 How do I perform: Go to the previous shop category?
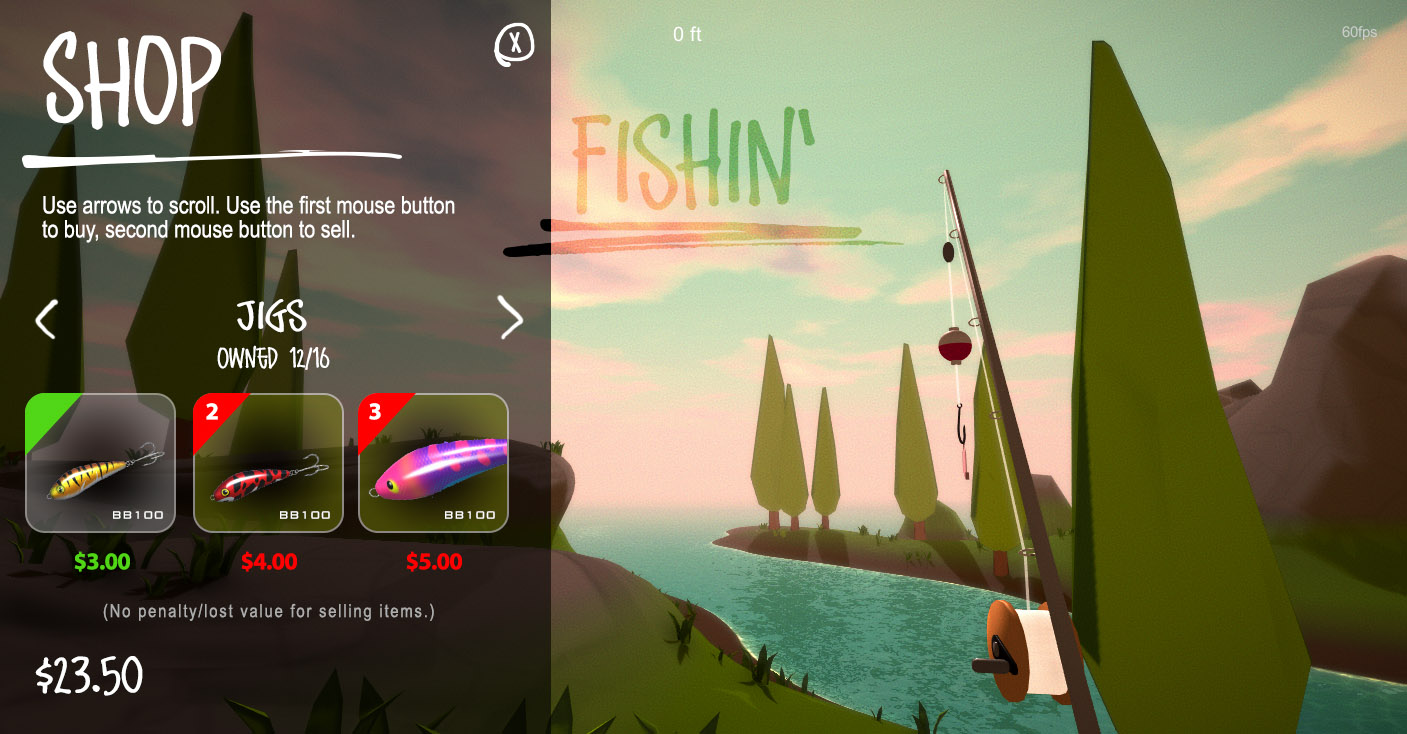(46, 320)
